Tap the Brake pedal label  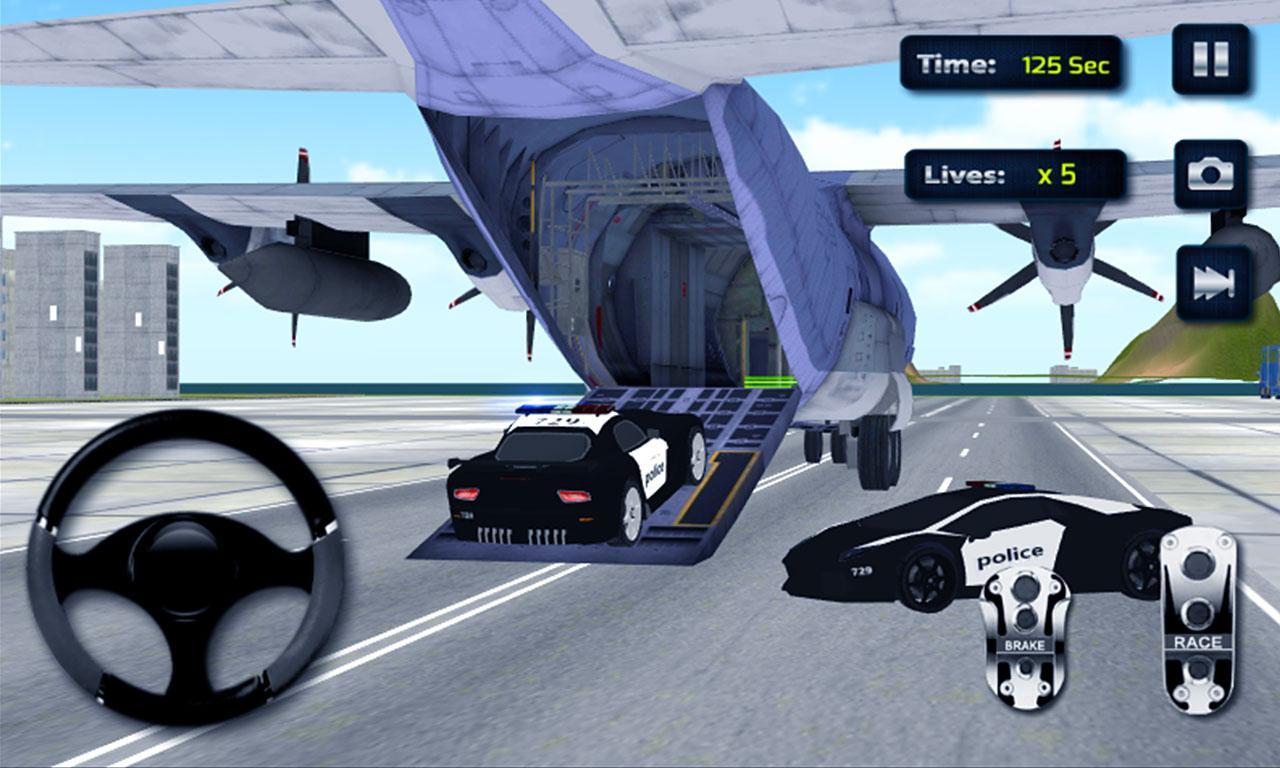(1022, 647)
